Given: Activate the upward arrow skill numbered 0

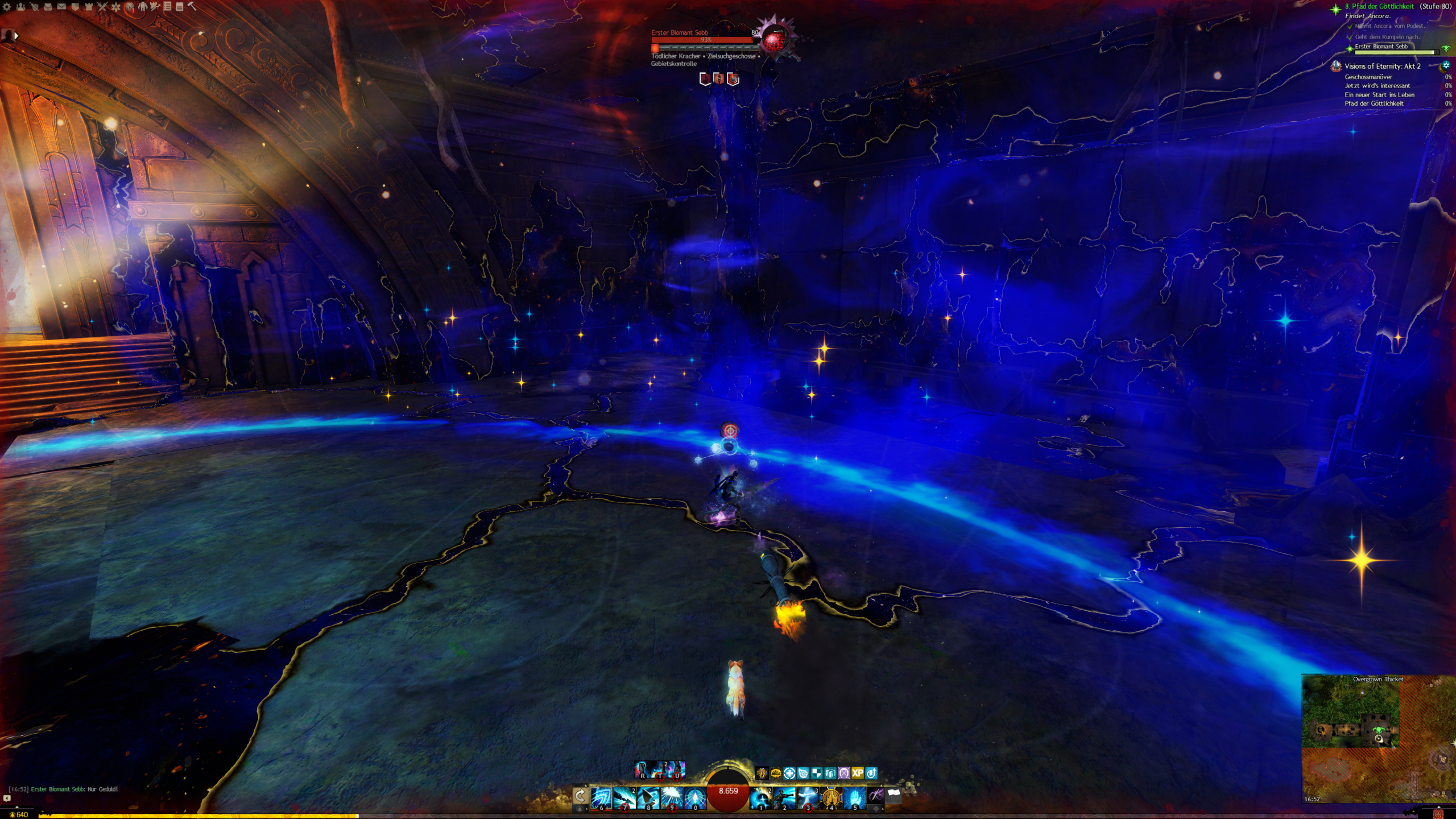Looking at the screenshot, I should point(694,797).
